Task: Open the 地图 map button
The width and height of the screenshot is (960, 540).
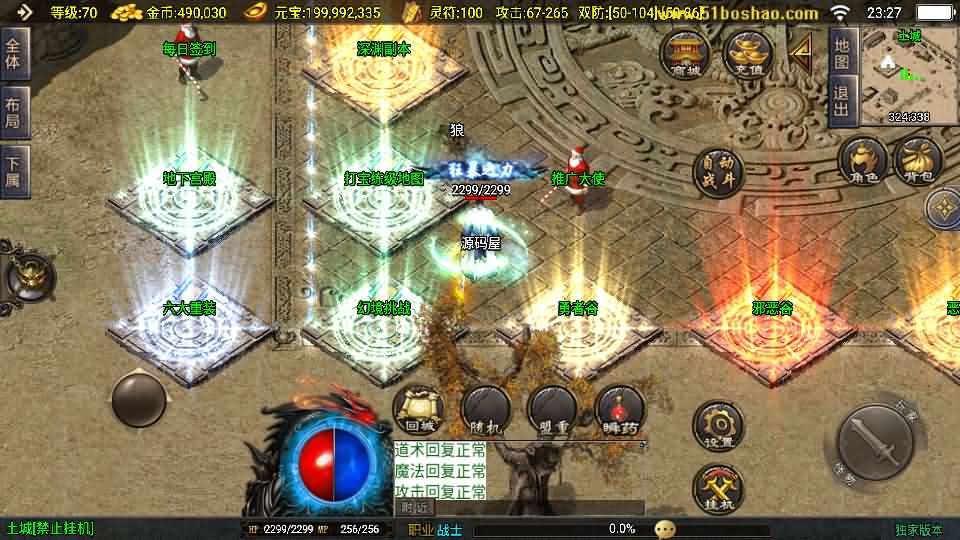Action: coord(842,50)
